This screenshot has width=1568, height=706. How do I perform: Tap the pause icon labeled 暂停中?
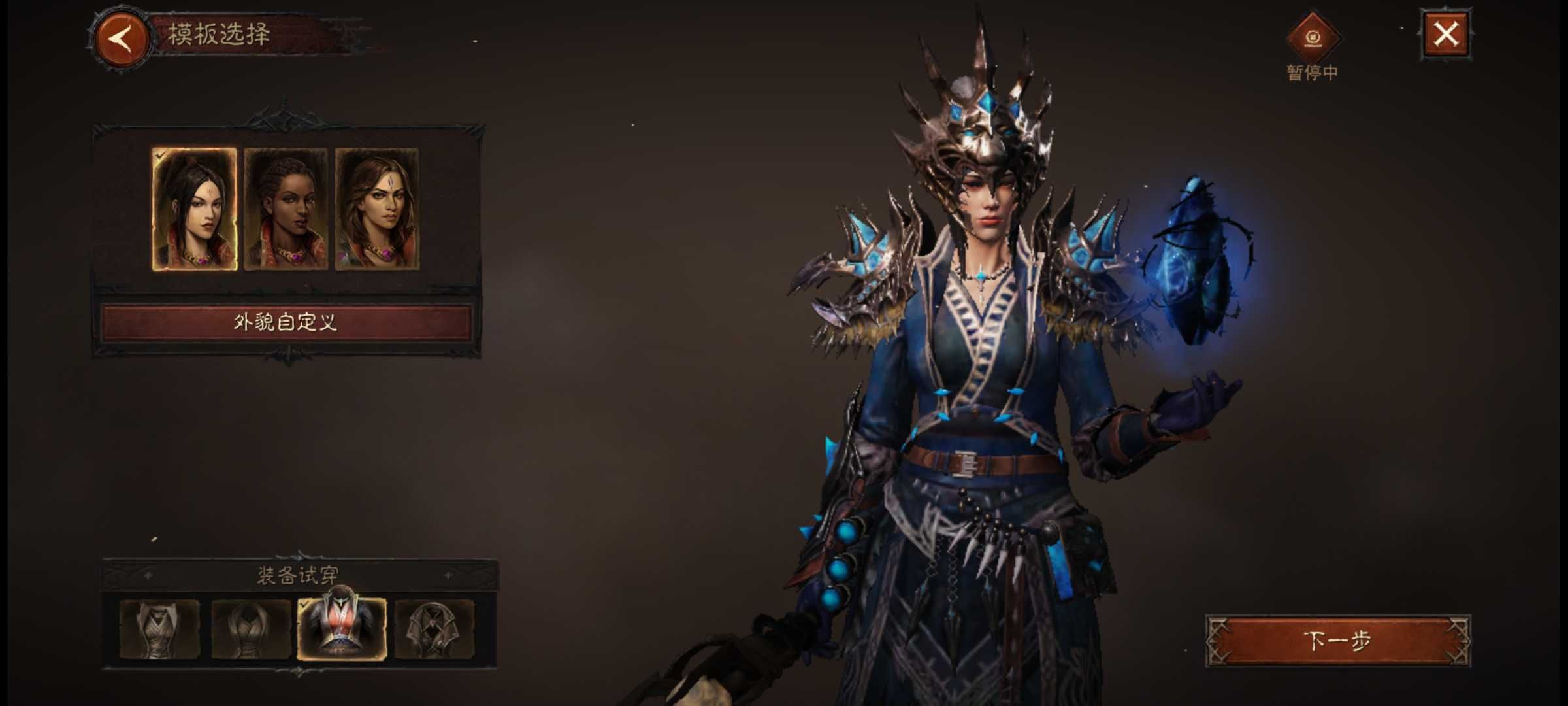[1312, 38]
